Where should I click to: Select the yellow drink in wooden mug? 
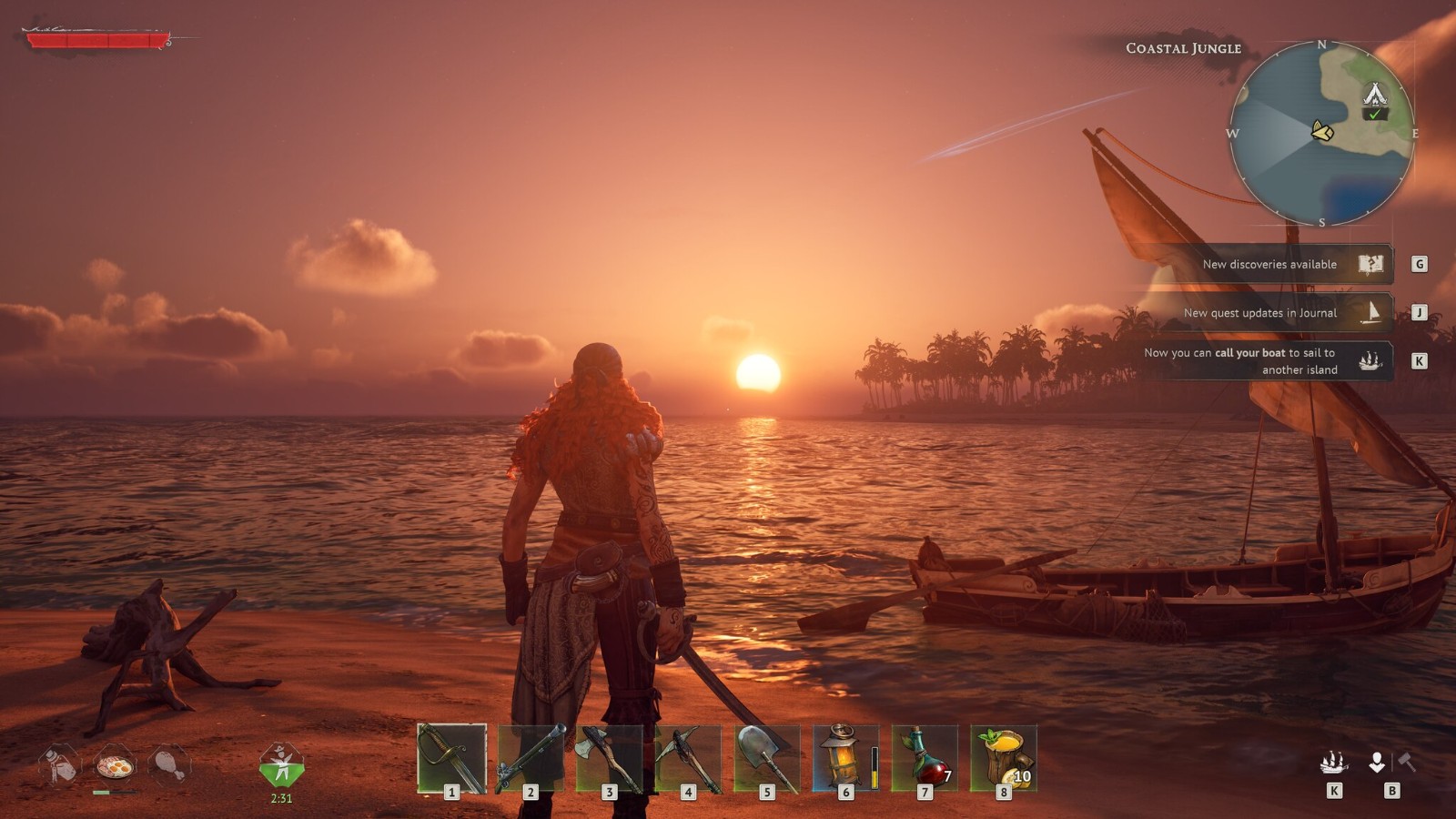[x=1004, y=758]
